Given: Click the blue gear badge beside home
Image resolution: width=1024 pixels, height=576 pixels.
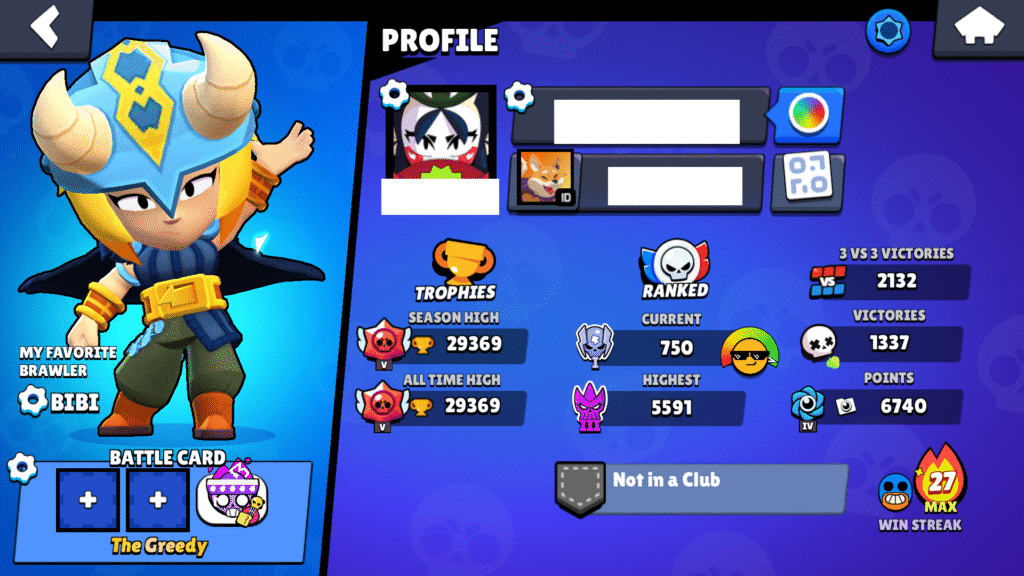Looking at the screenshot, I should [887, 28].
